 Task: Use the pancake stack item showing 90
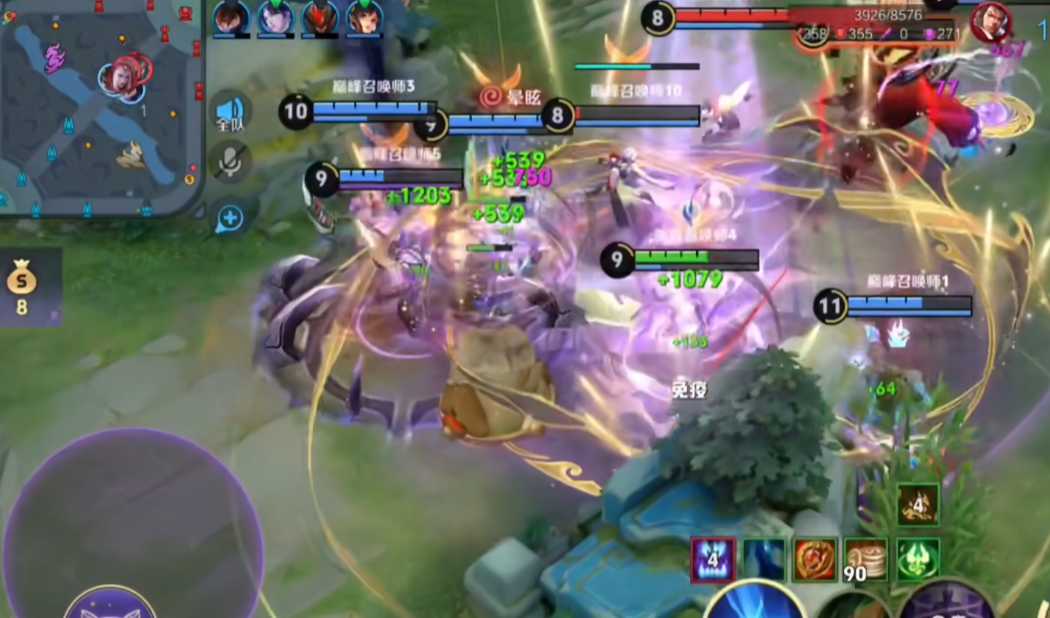click(x=866, y=560)
